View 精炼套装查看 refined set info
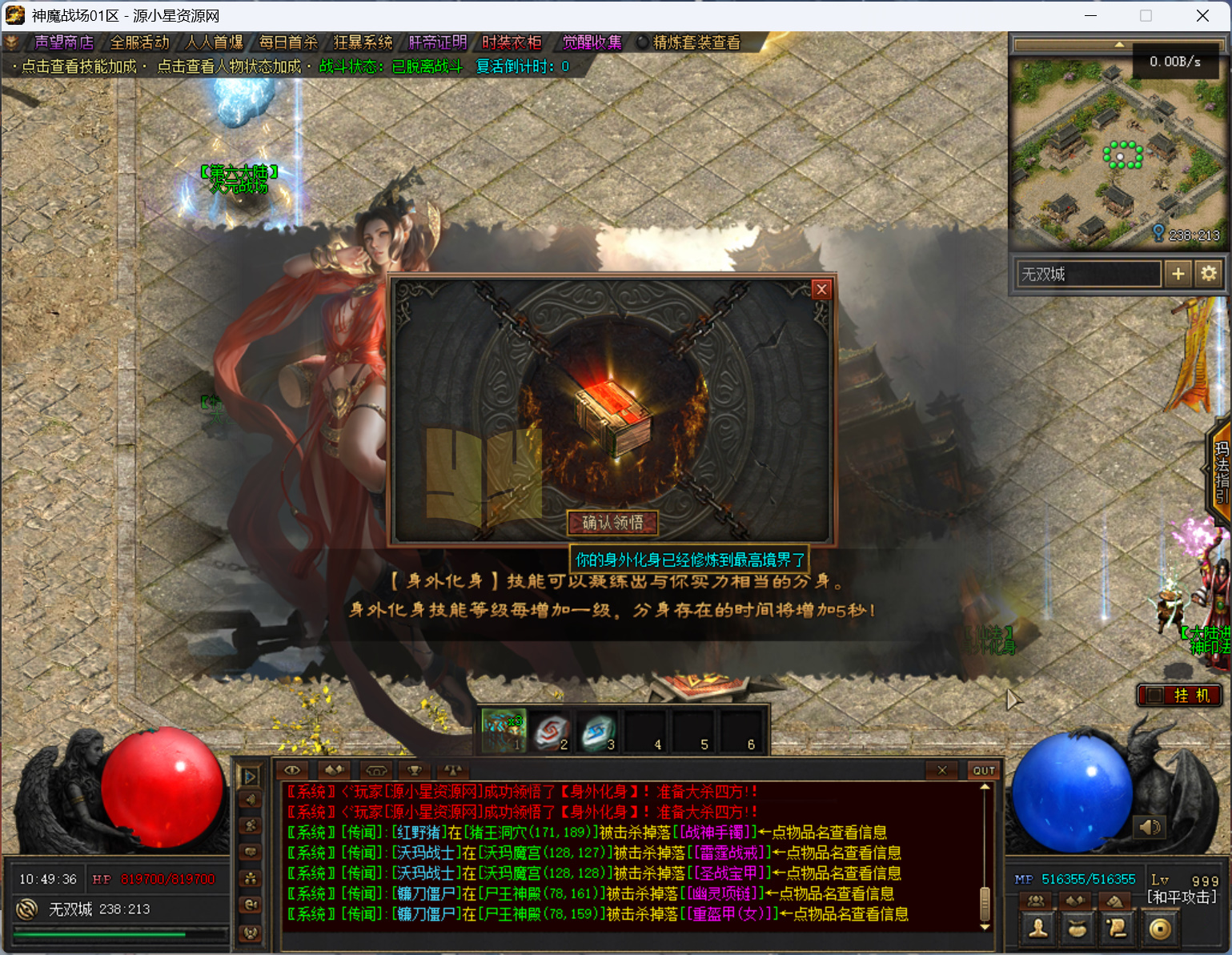Image resolution: width=1232 pixels, height=955 pixels. click(x=696, y=42)
